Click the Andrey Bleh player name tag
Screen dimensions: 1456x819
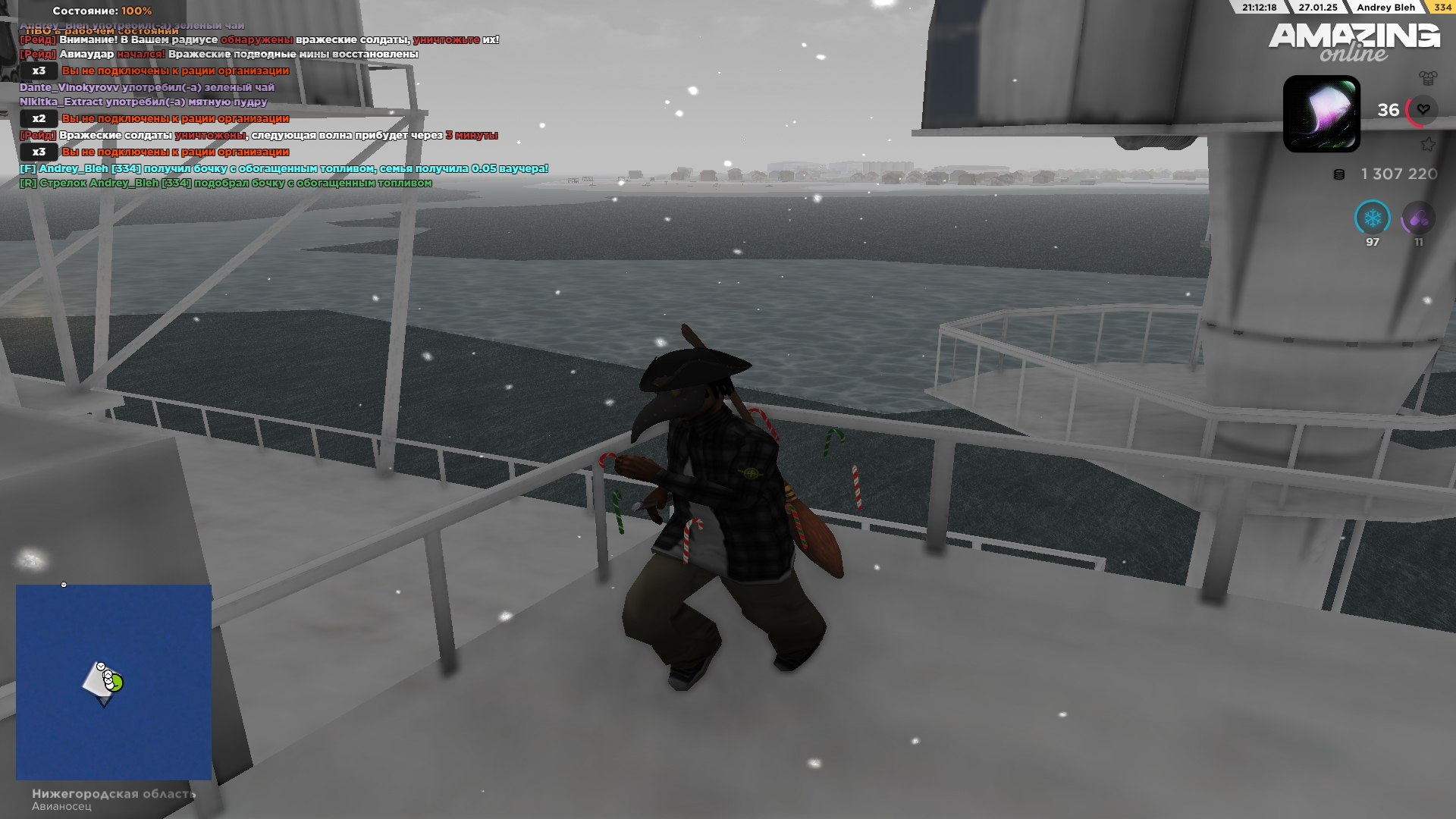pyautogui.click(x=1385, y=8)
